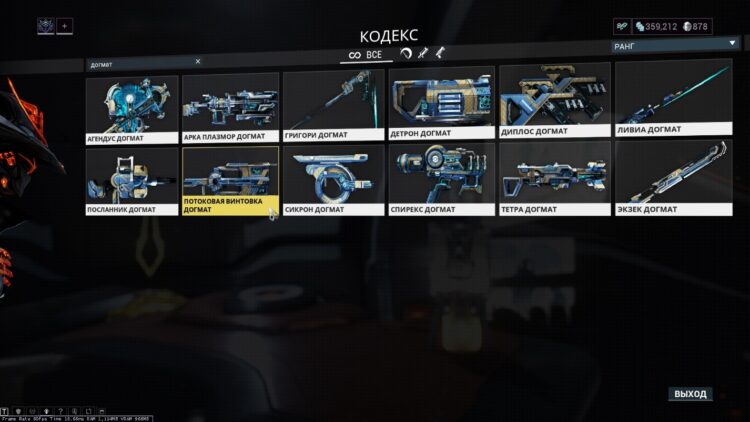Switch to the Все filter tab
The height and width of the screenshot is (422, 750).
[366, 54]
